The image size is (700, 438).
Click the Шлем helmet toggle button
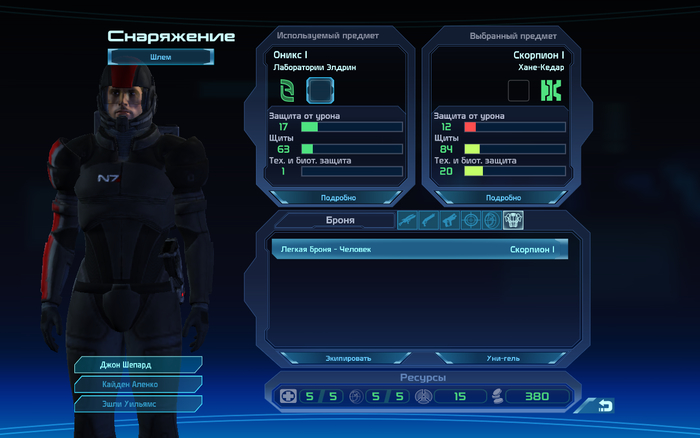[160, 57]
